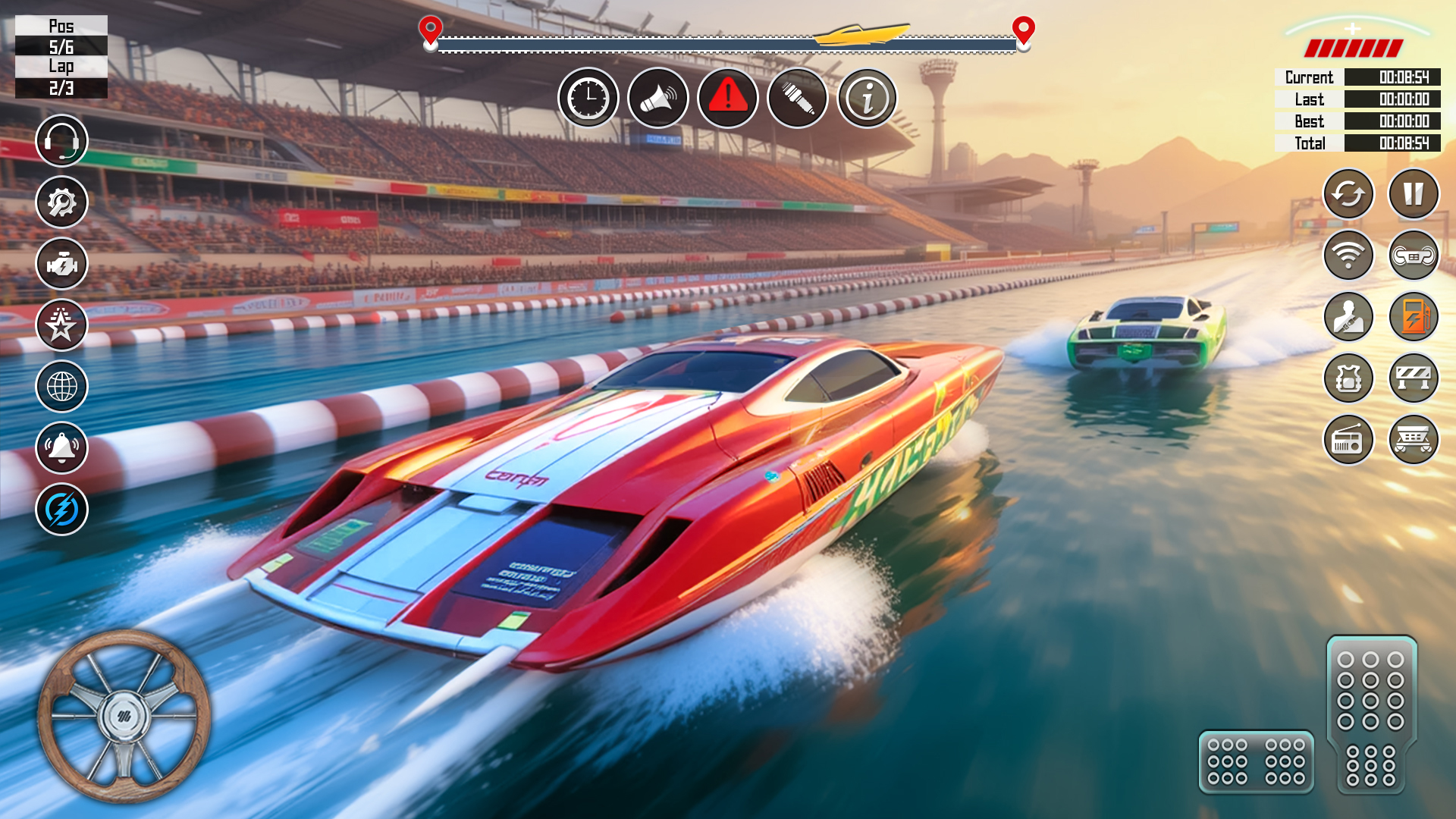
Task: Restart the race with the refresh button
Action: pos(1348,194)
